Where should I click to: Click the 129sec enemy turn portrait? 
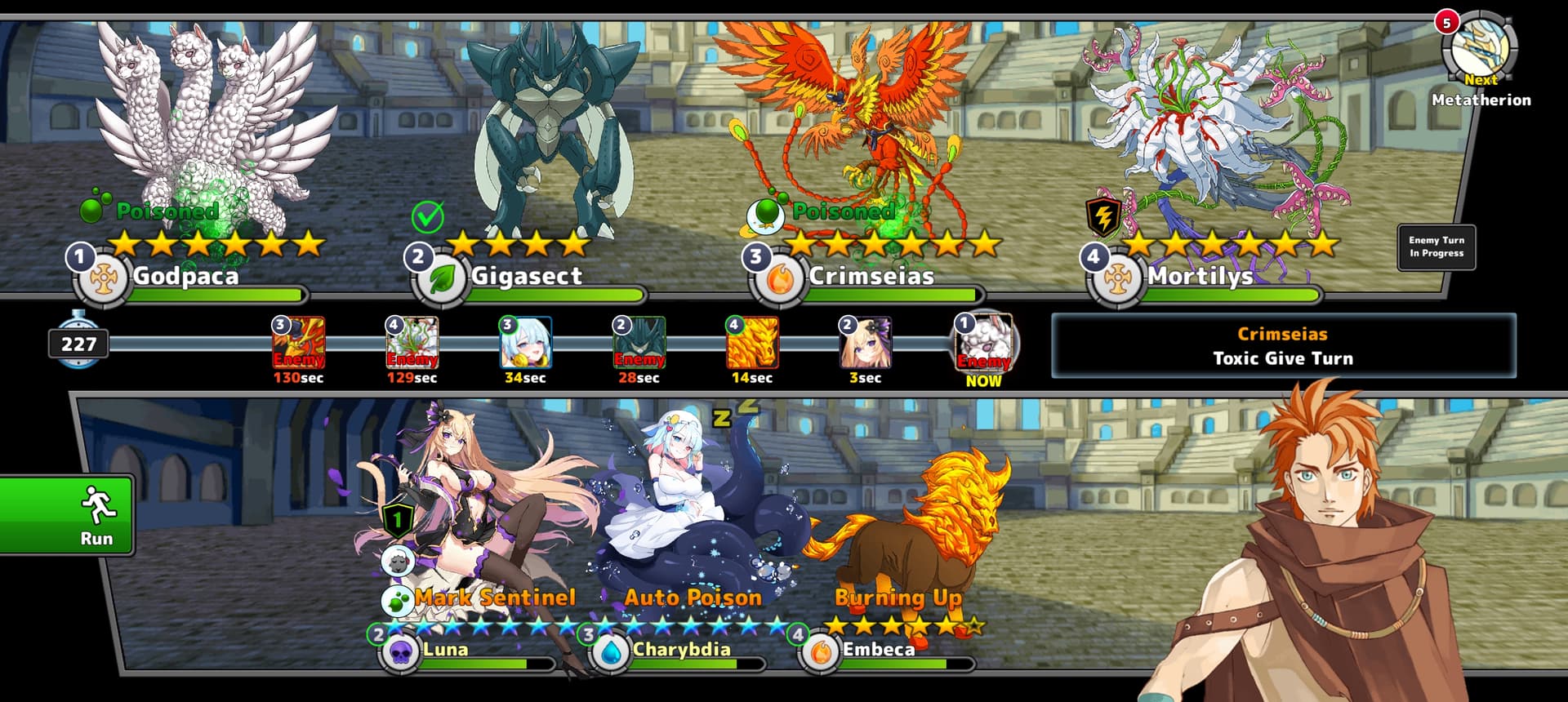click(412, 343)
